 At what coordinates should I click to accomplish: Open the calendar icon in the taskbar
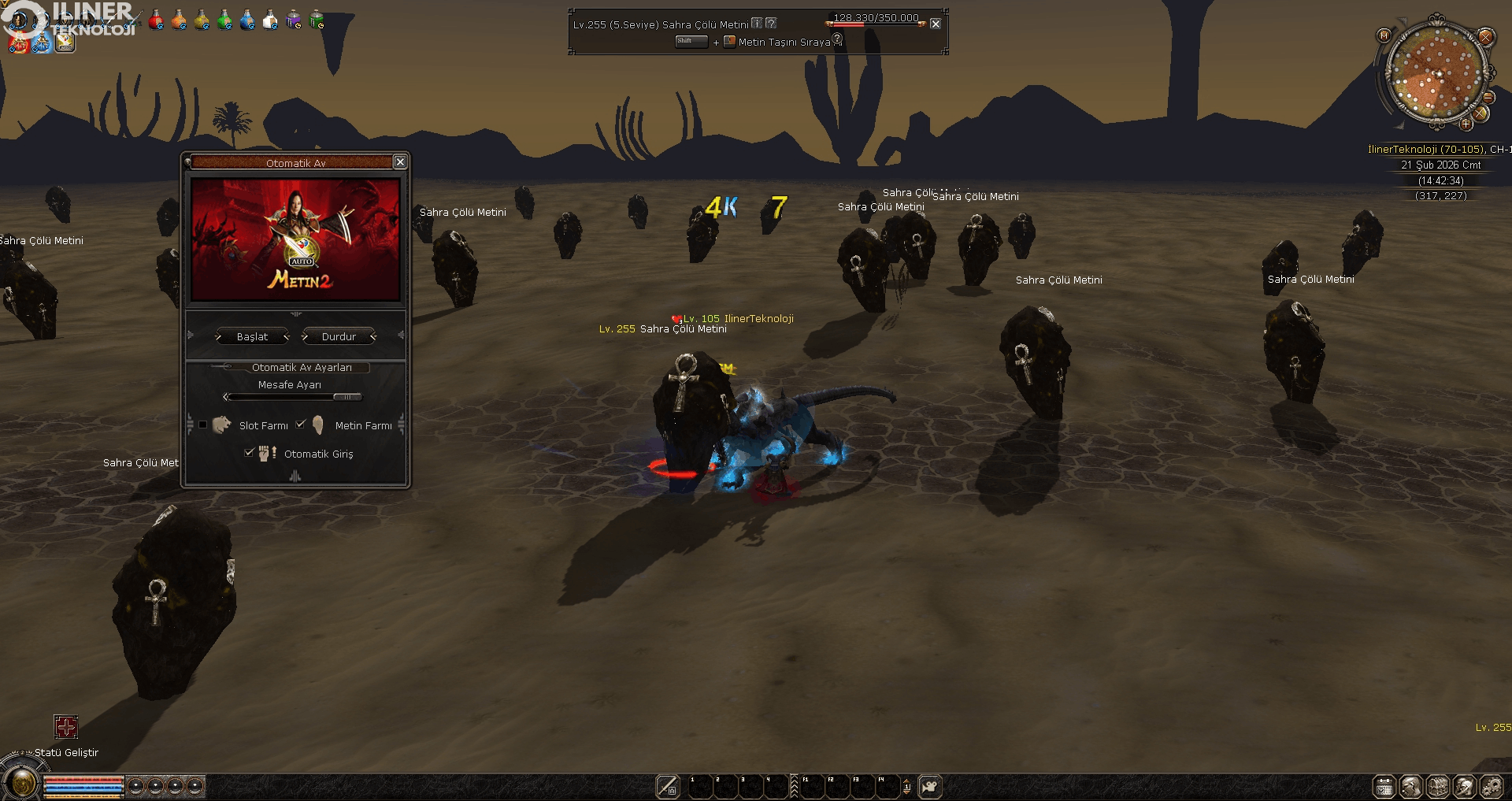click(1384, 786)
